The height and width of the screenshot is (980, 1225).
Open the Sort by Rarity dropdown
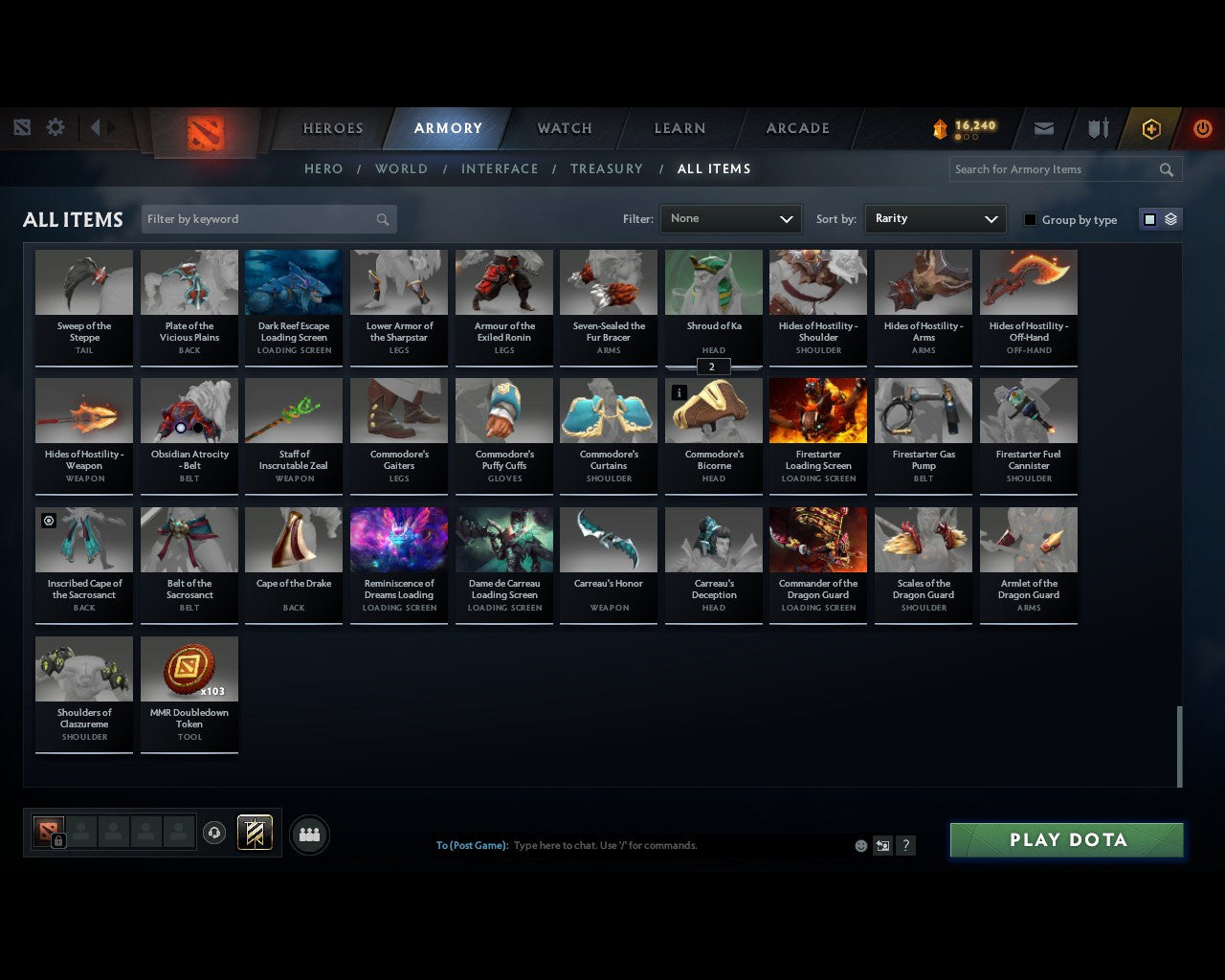935,218
